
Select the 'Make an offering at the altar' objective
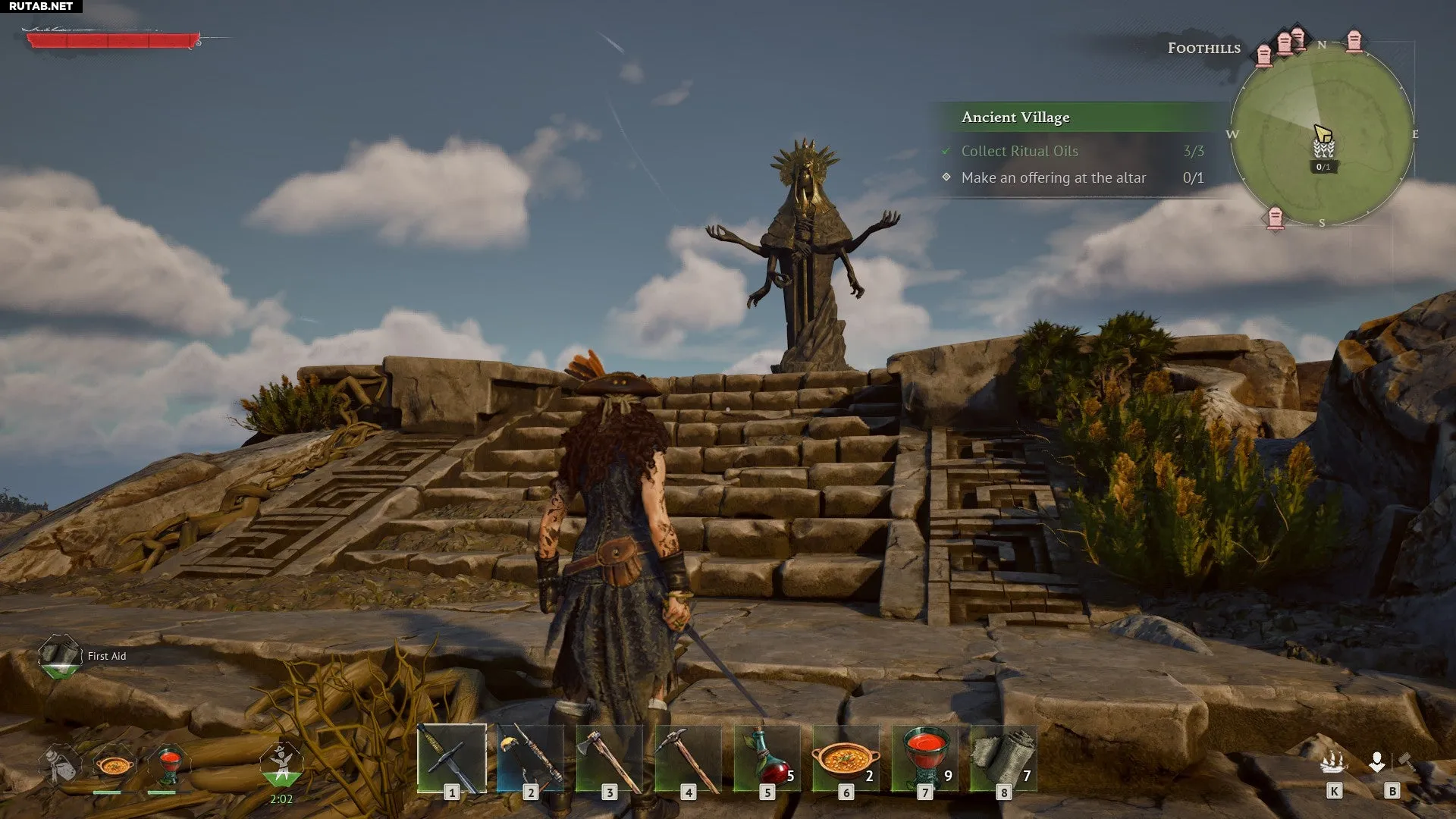1053,178
